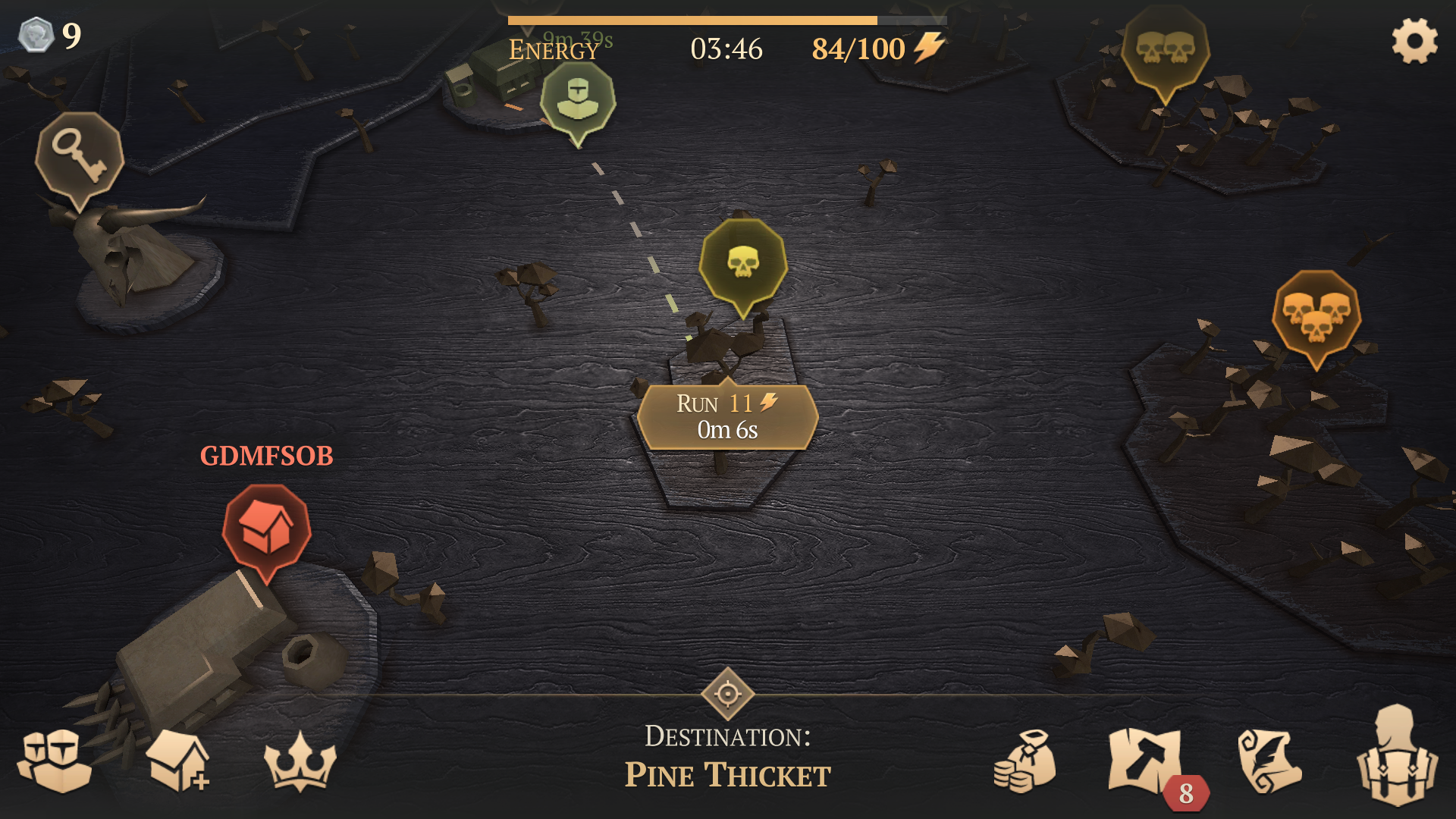
Task: Select the double skull map marker
Action: point(1166,49)
